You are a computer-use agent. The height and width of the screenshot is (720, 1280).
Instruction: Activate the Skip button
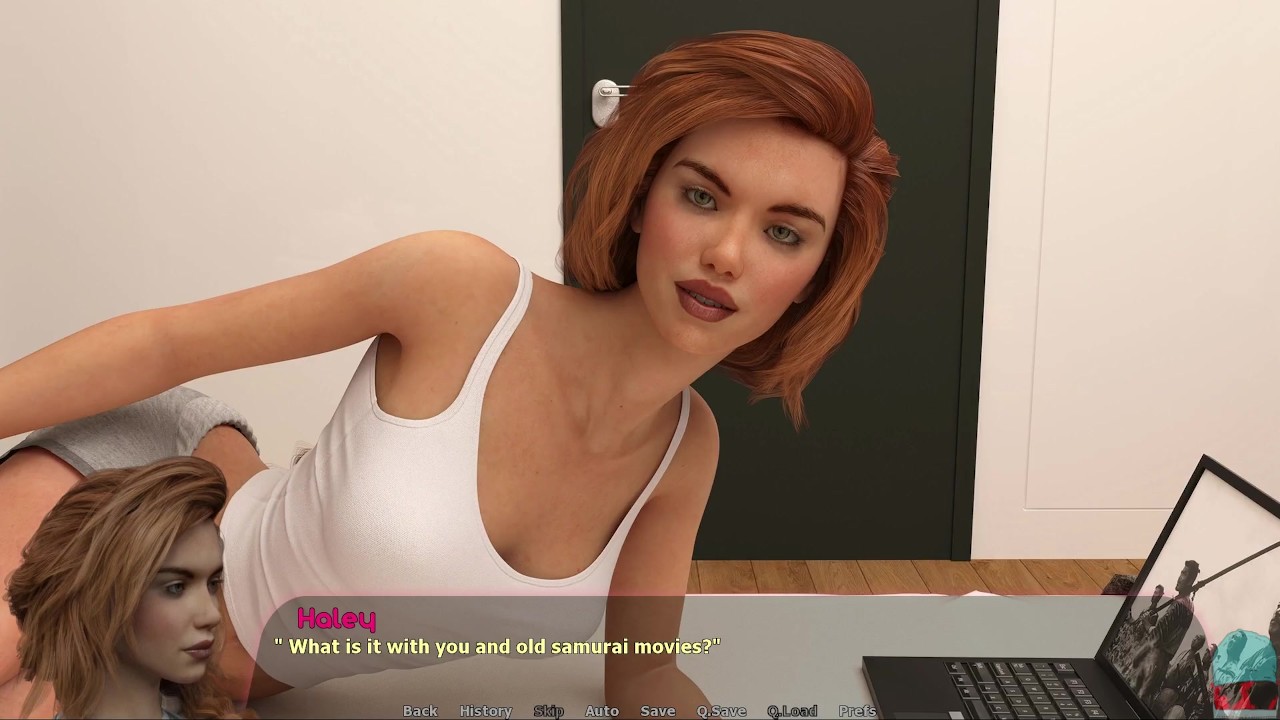tap(548, 711)
